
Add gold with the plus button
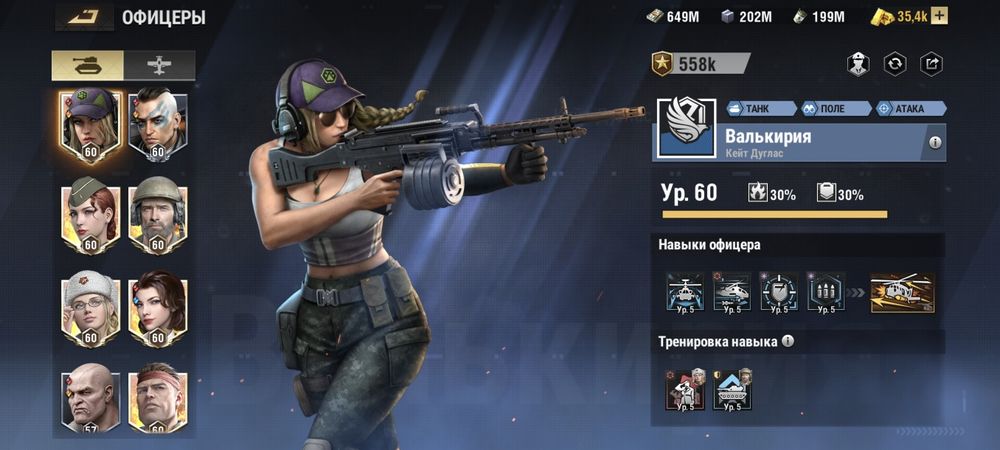(x=939, y=16)
